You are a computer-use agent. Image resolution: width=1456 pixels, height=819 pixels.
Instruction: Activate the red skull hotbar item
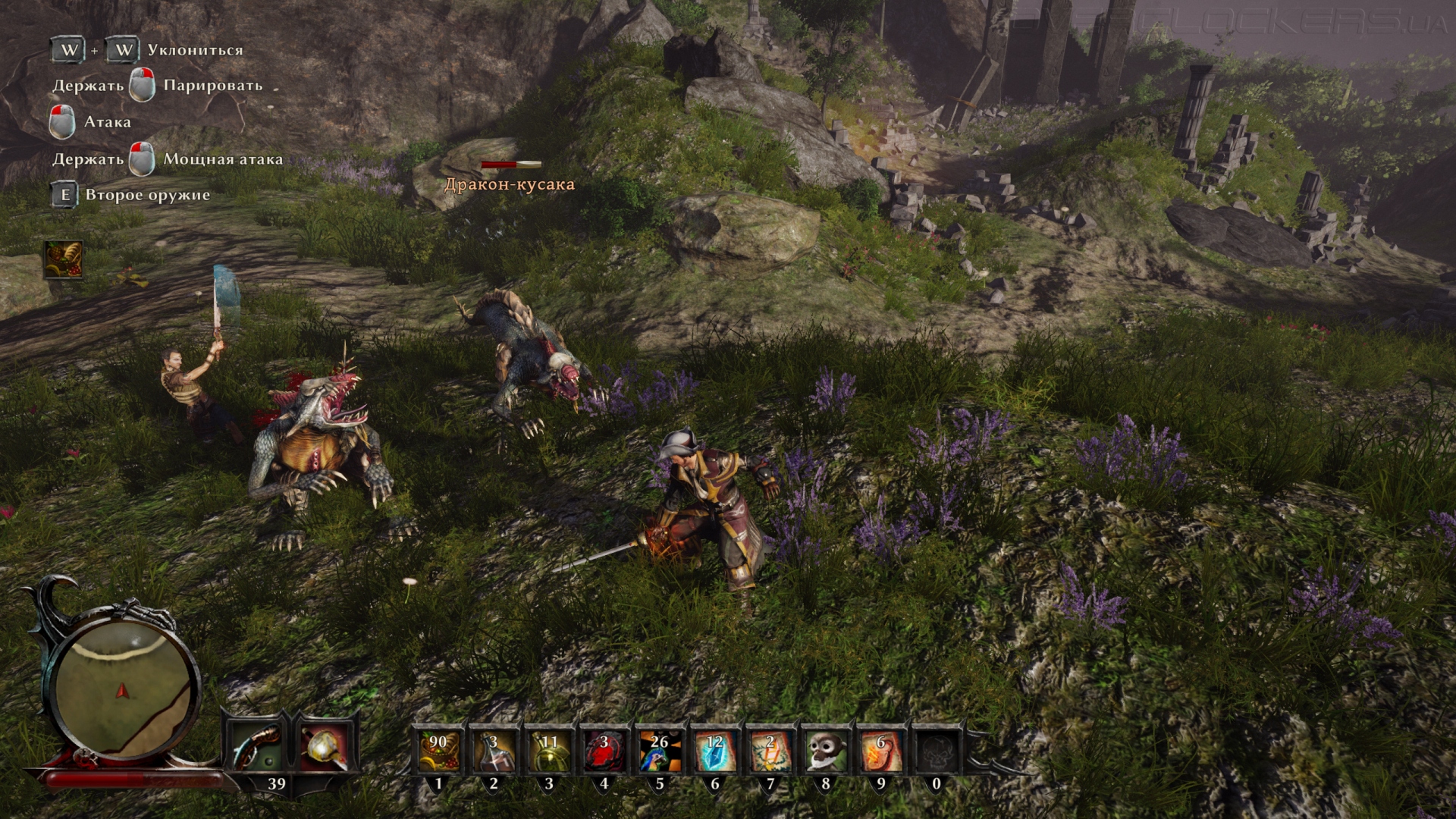point(604,751)
